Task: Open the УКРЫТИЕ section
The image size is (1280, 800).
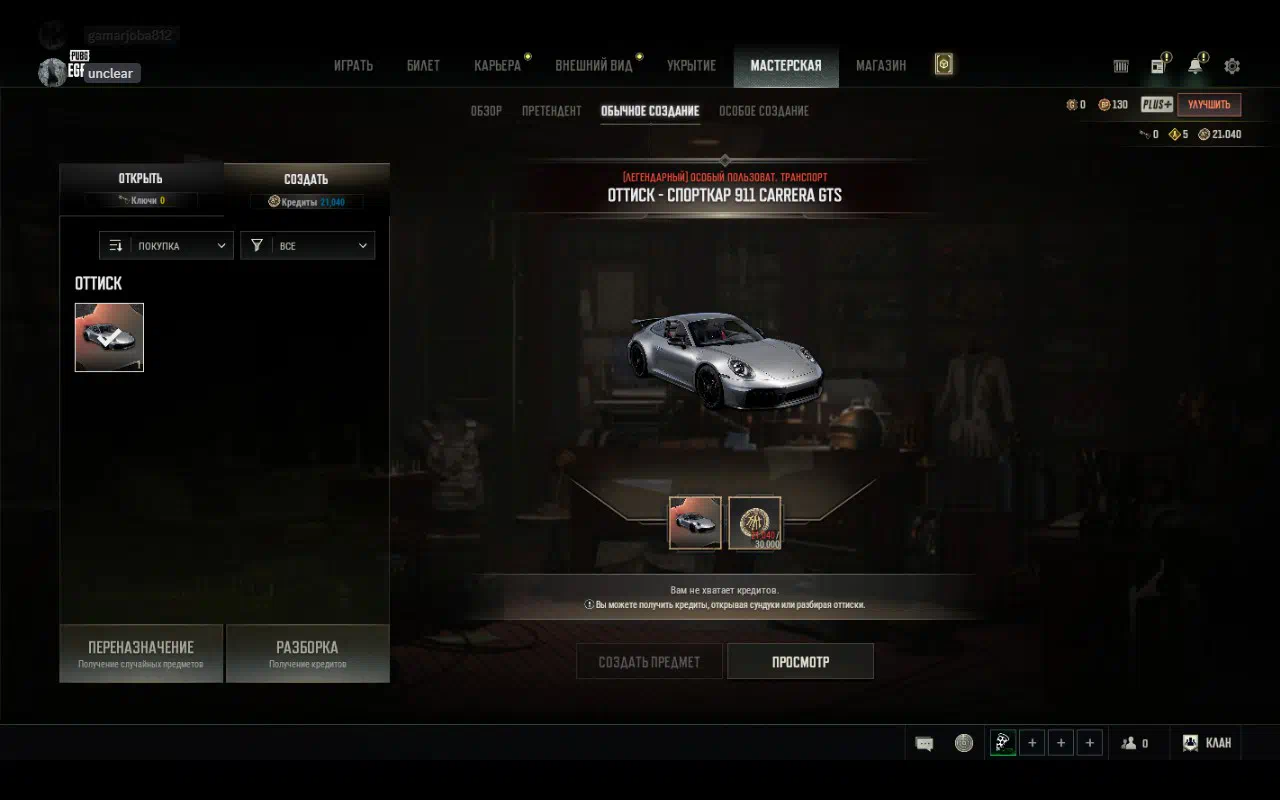Action: click(691, 66)
